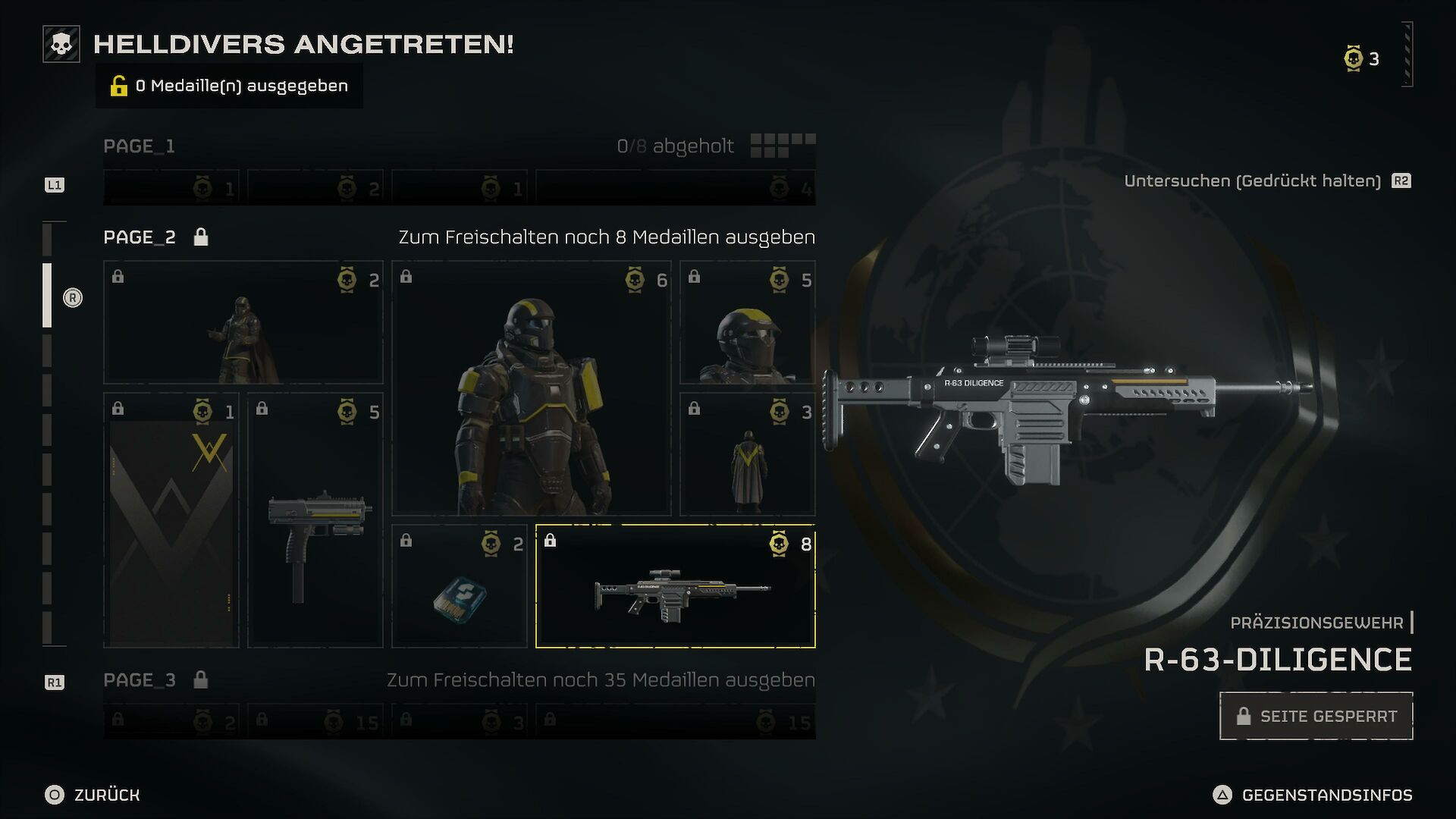Jump to the PAGE_1 section header
Image resolution: width=1456 pixels, height=819 pixels.
click(140, 146)
